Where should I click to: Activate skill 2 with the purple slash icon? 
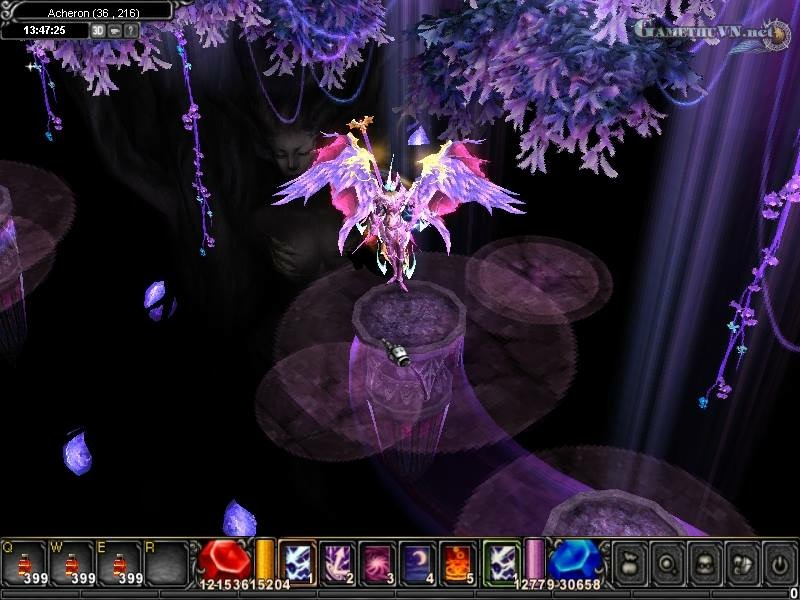click(x=337, y=560)
